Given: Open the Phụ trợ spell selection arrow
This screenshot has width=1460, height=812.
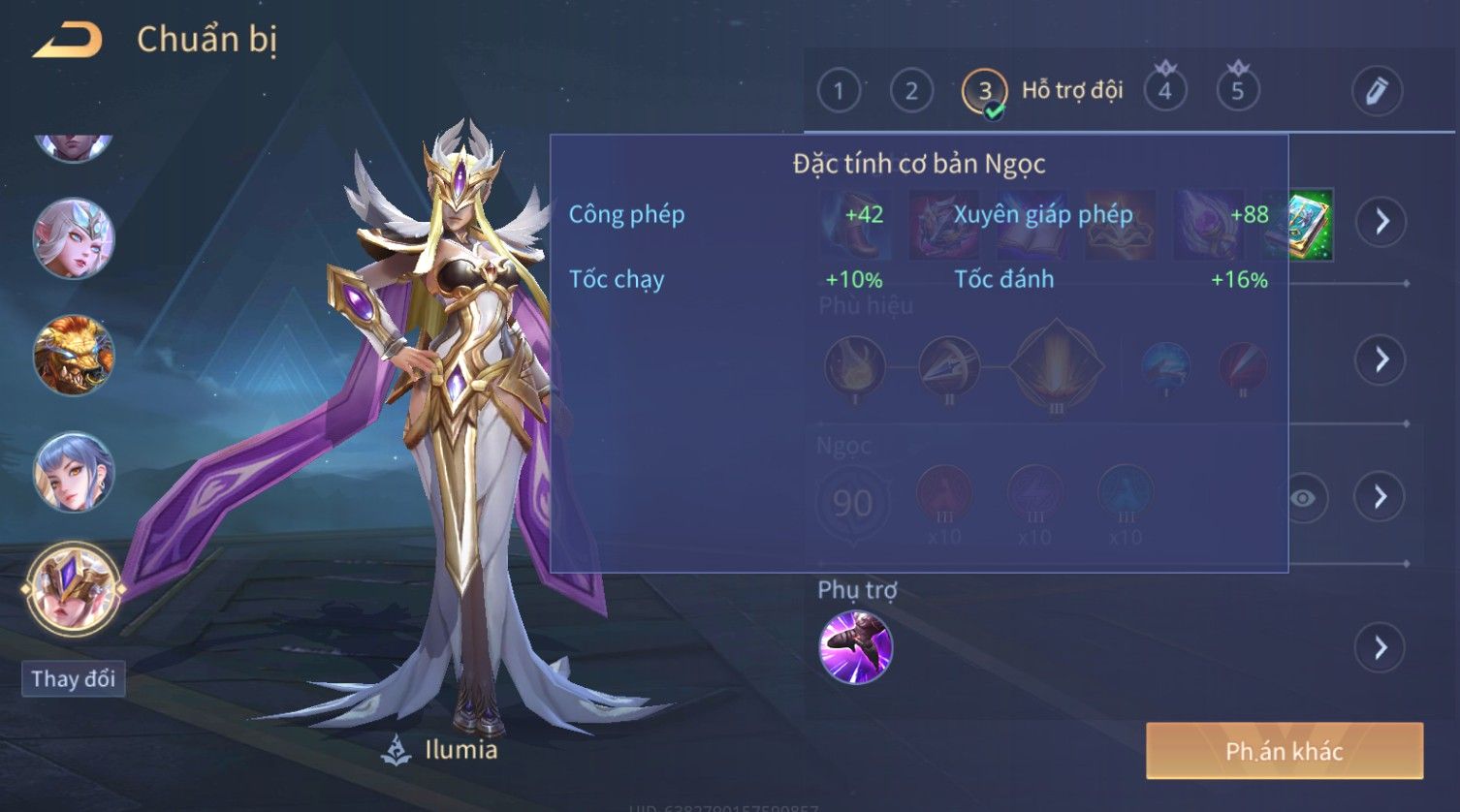Looking at the screenshot, I should [1381, 647].
